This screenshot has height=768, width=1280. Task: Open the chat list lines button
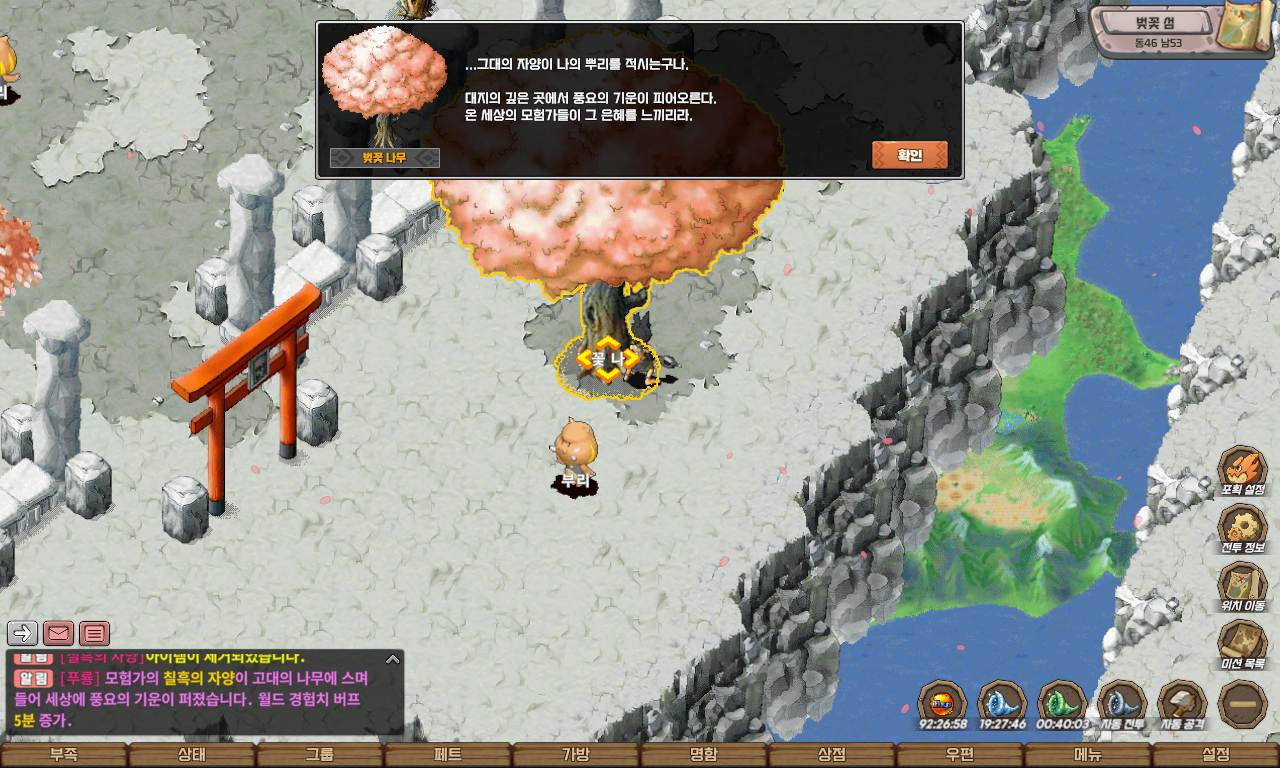[94, 633]
